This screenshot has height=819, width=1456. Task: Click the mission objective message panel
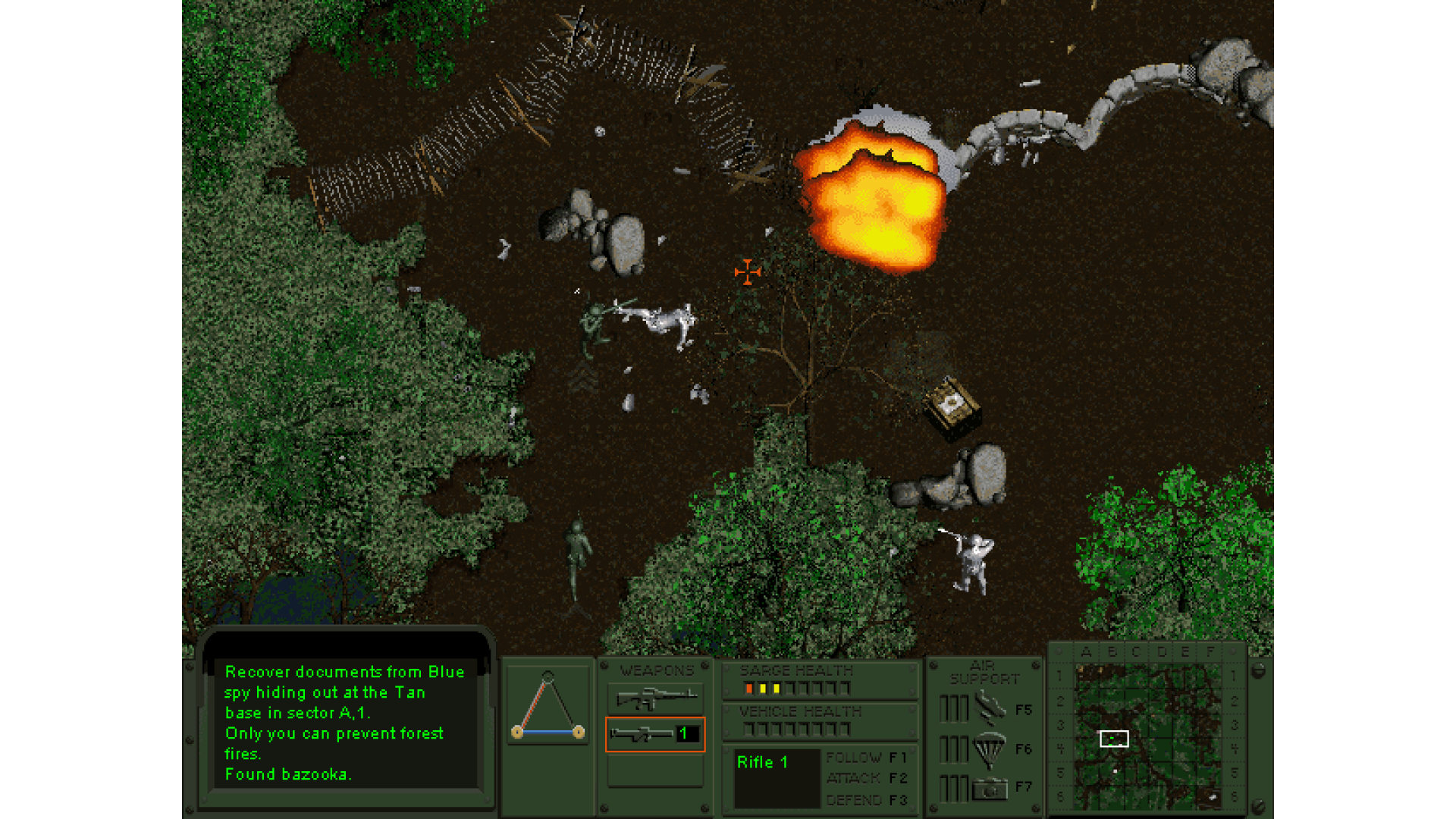point(345,722)
